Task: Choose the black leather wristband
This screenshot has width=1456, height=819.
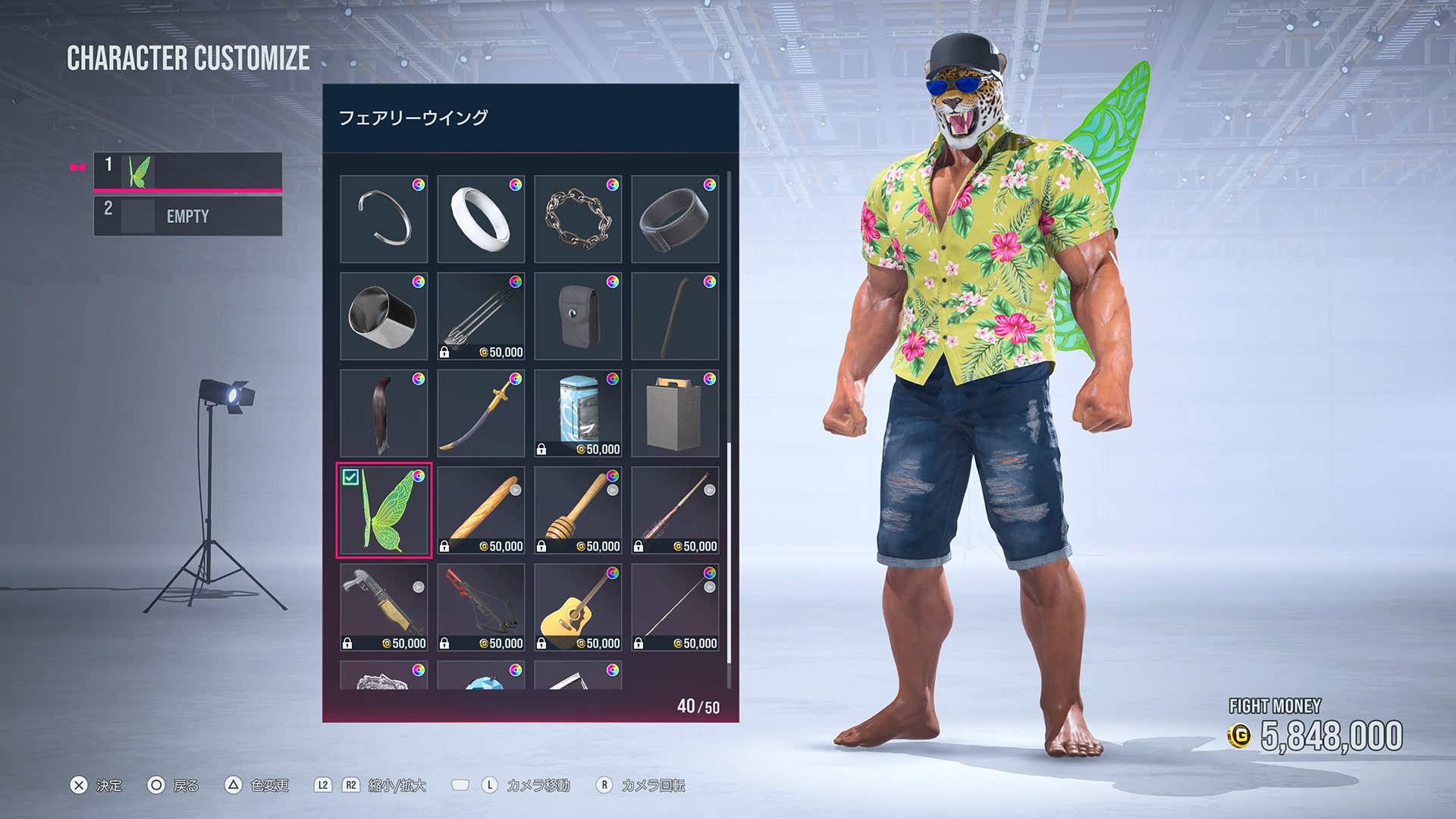Action: [x=675, y=219]
